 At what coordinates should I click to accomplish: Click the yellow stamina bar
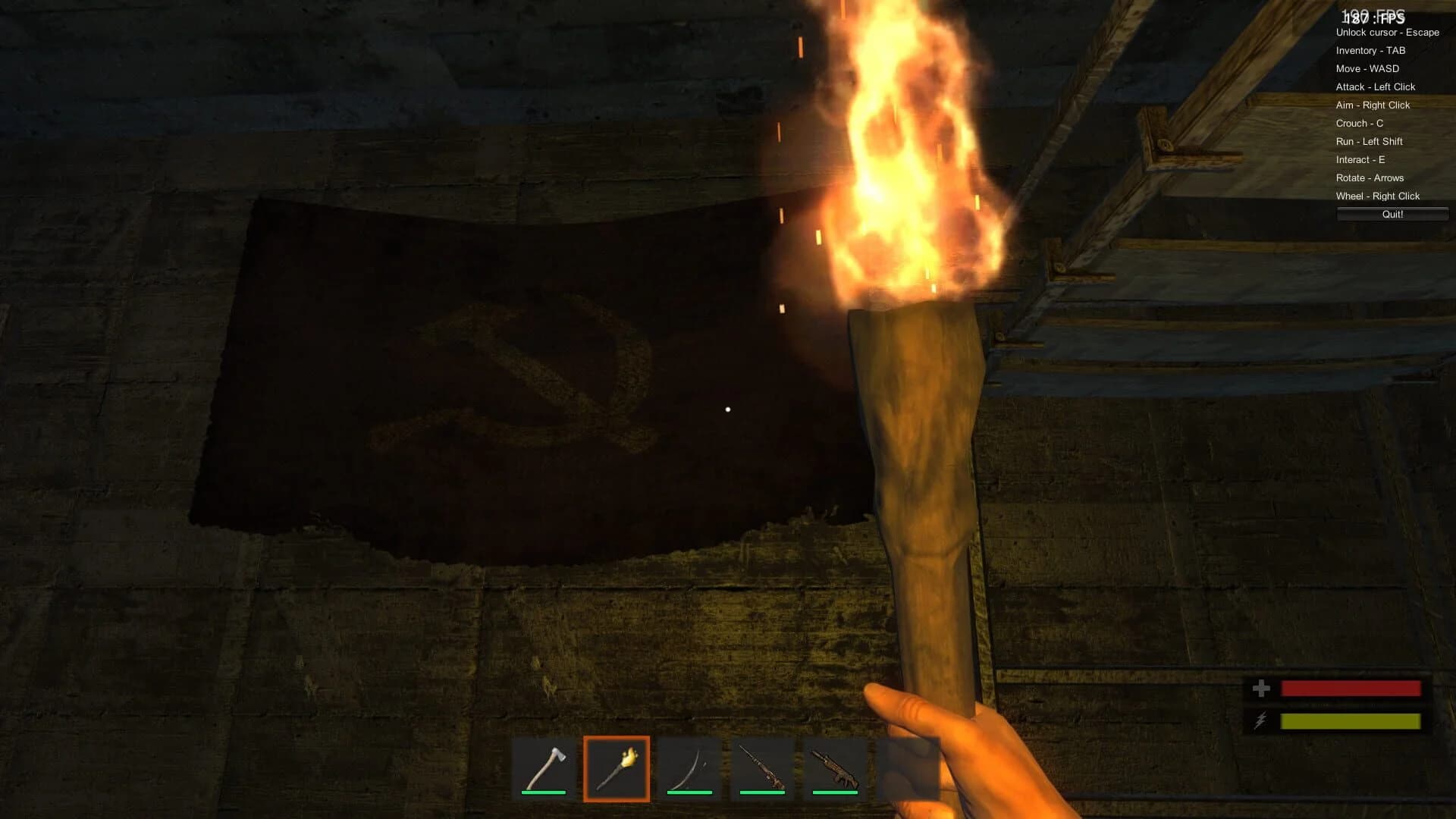[1350, 721]
